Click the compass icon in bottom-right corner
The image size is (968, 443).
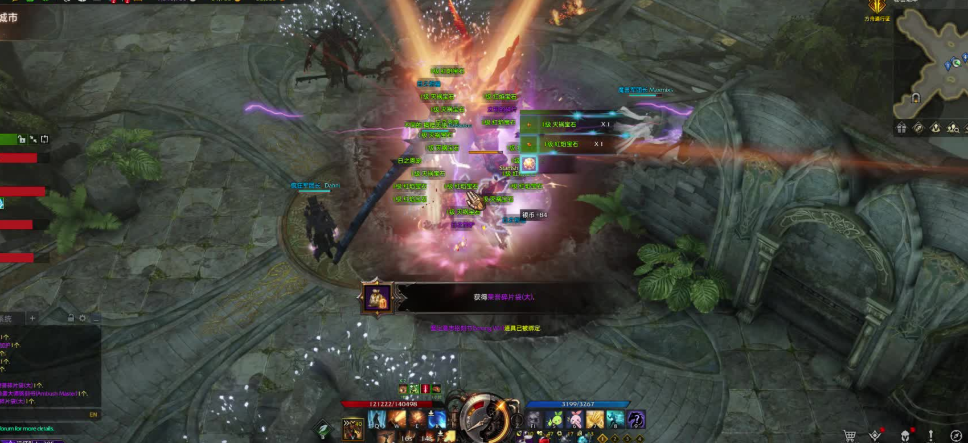click(x=956, y=435)
